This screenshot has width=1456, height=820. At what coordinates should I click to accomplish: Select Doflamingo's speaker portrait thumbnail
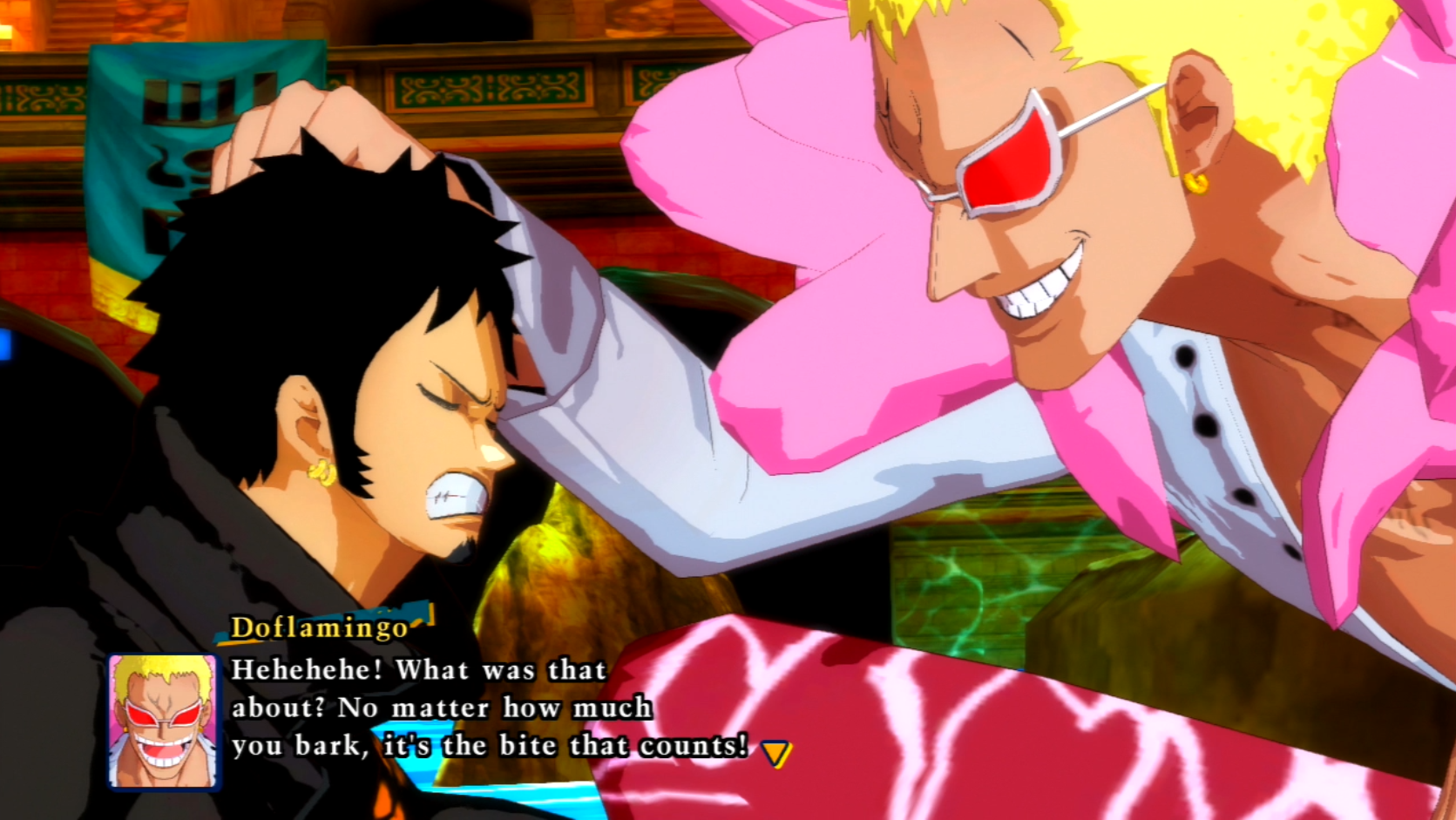coord(163,722)
